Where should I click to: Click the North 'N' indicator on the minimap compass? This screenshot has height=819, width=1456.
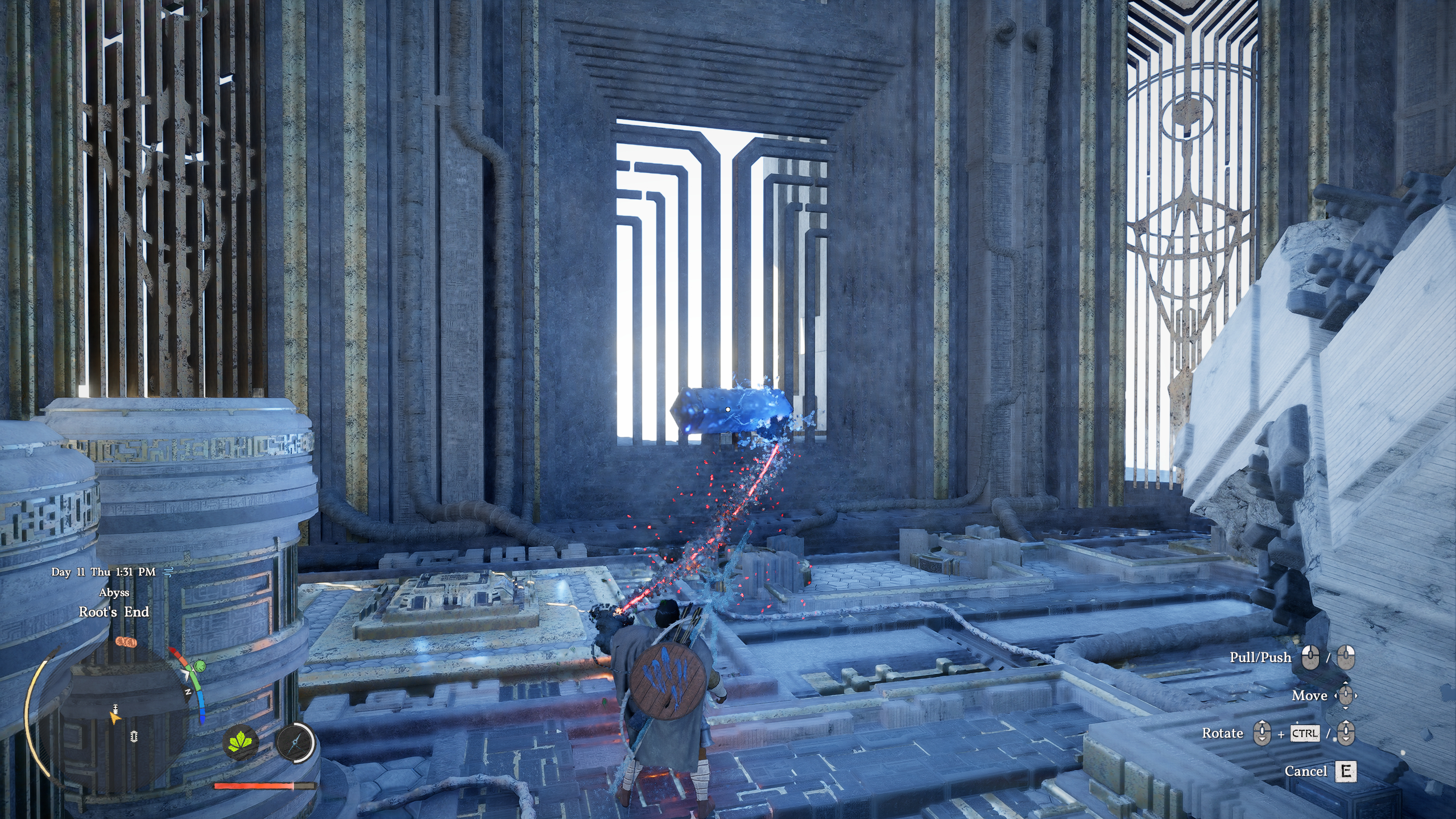188,692
